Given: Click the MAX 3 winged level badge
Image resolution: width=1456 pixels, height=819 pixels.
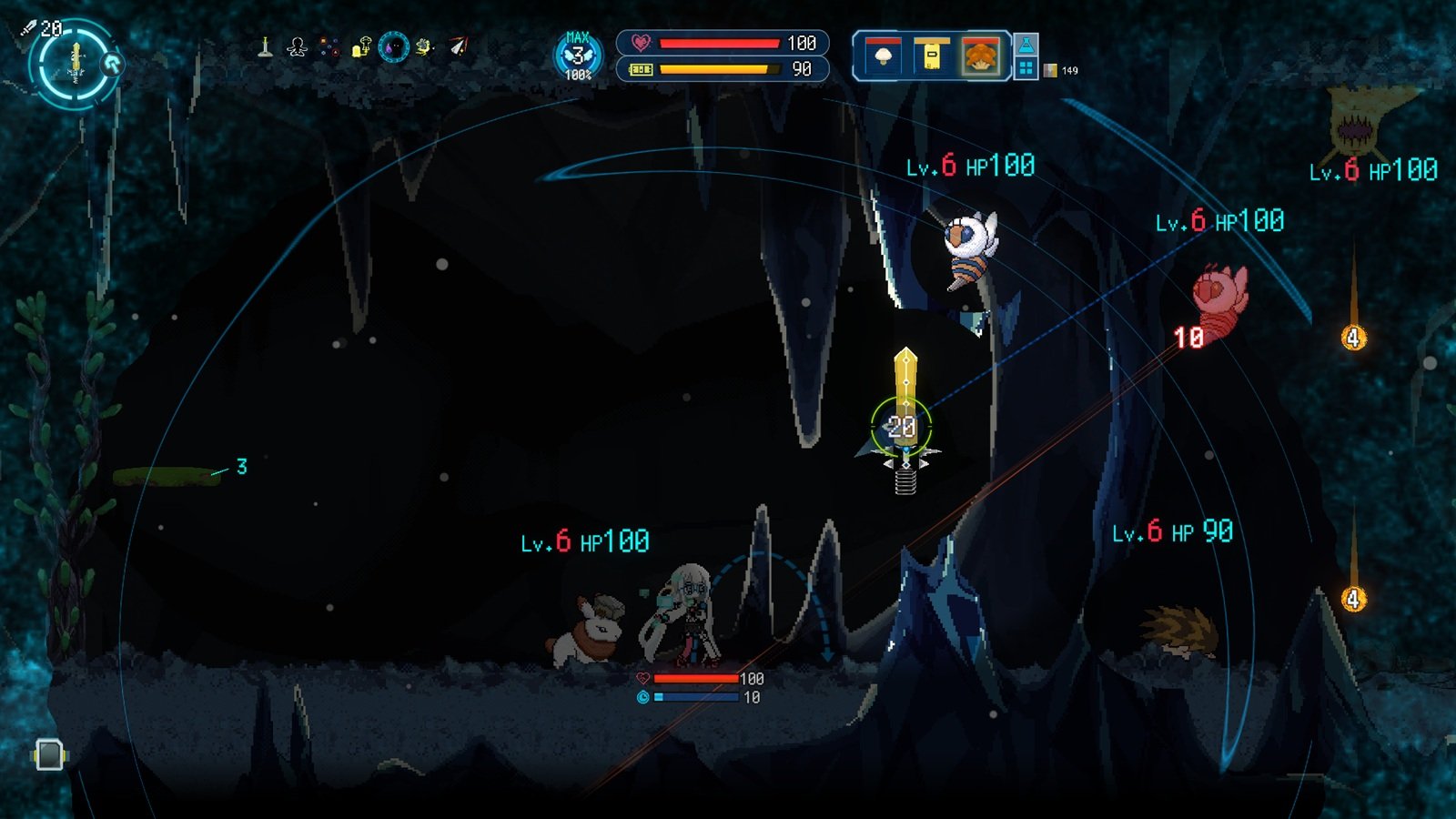Looking at the screenshot, I should point(578,56).
